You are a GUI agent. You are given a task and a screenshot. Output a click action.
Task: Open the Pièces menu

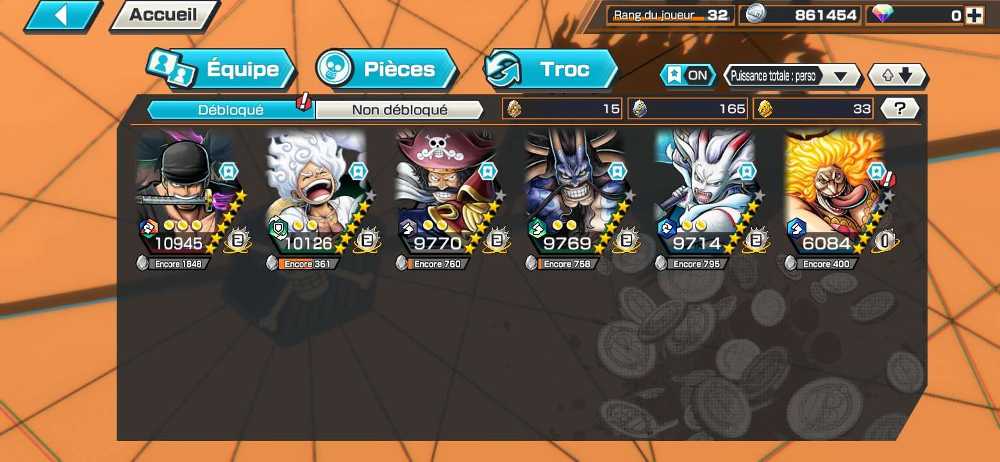tap(386, 69)
